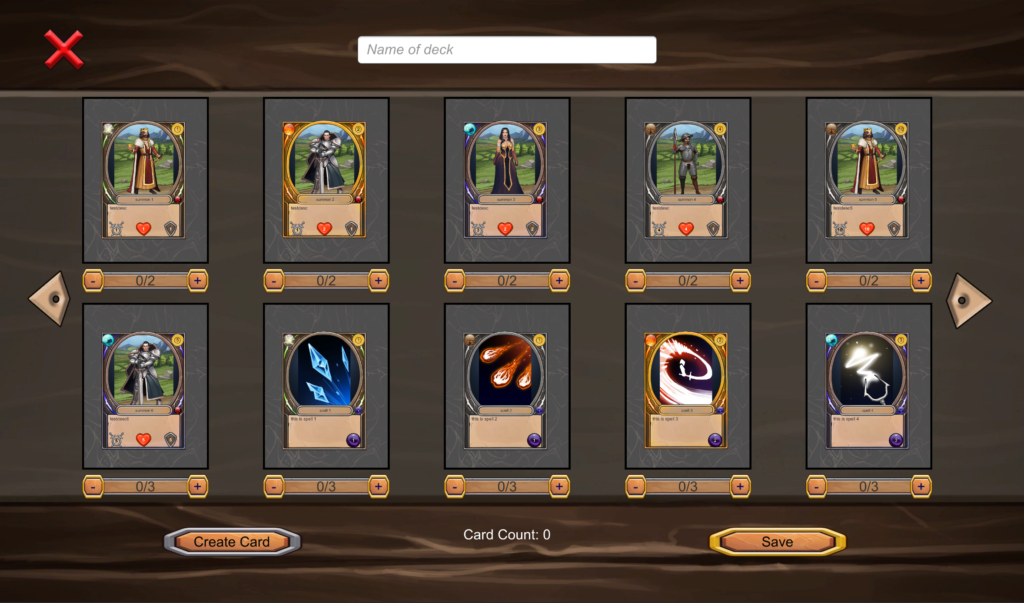This screenshot has width=1024, height=603.
Task: Add one copy of summon 1 with plus
Action: (x=197, y=281)
